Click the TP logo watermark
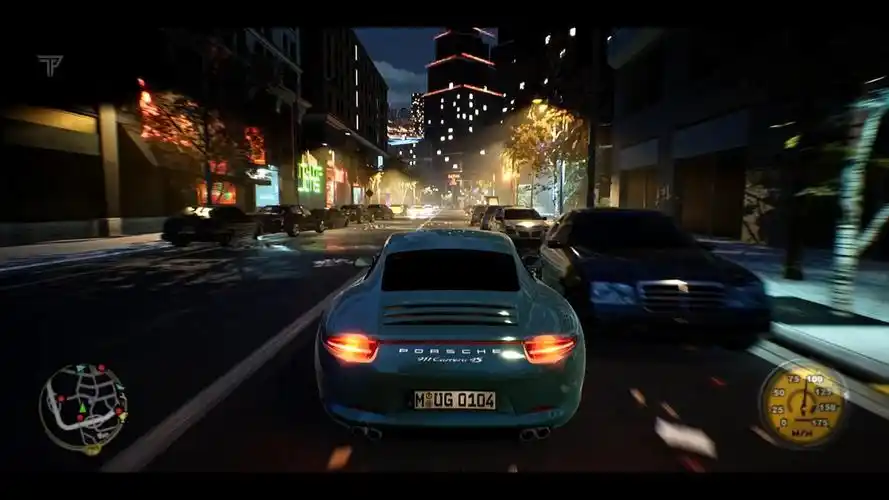The width and height of the screenshot is (889, 500). tap(49, 66)
